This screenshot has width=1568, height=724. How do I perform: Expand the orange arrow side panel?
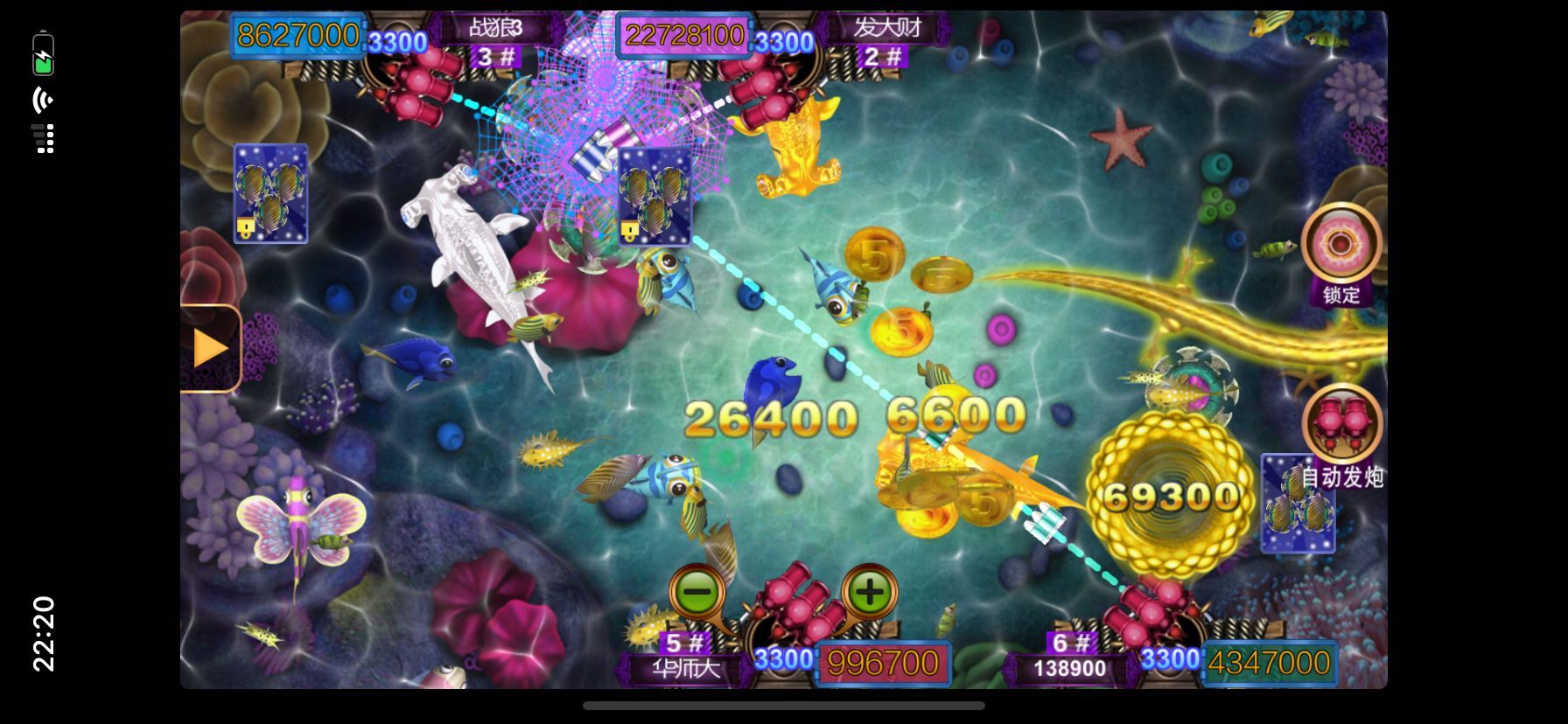(210, 348)
